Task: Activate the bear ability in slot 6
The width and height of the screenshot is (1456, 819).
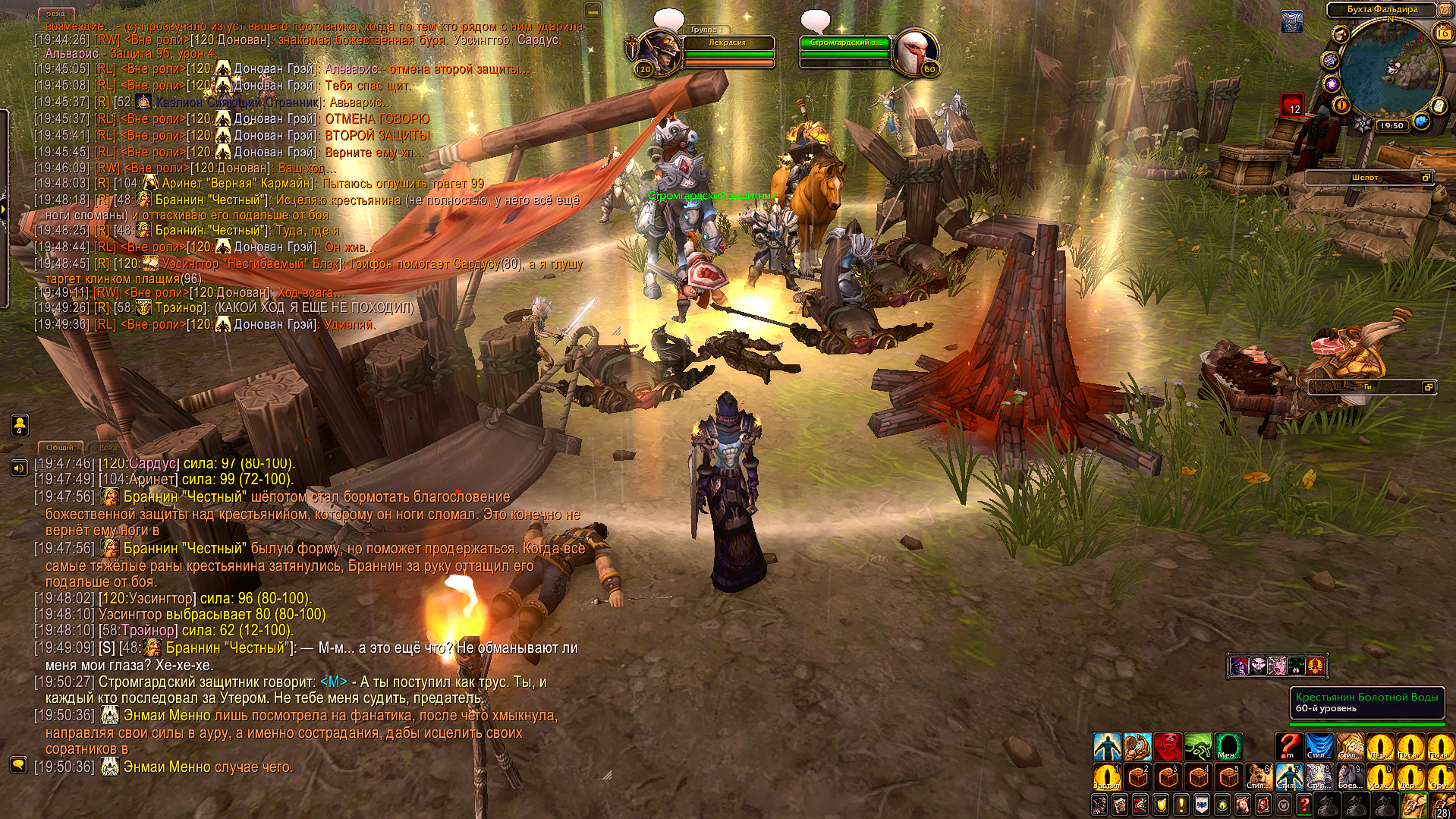Action: (x=1259, y=777)
